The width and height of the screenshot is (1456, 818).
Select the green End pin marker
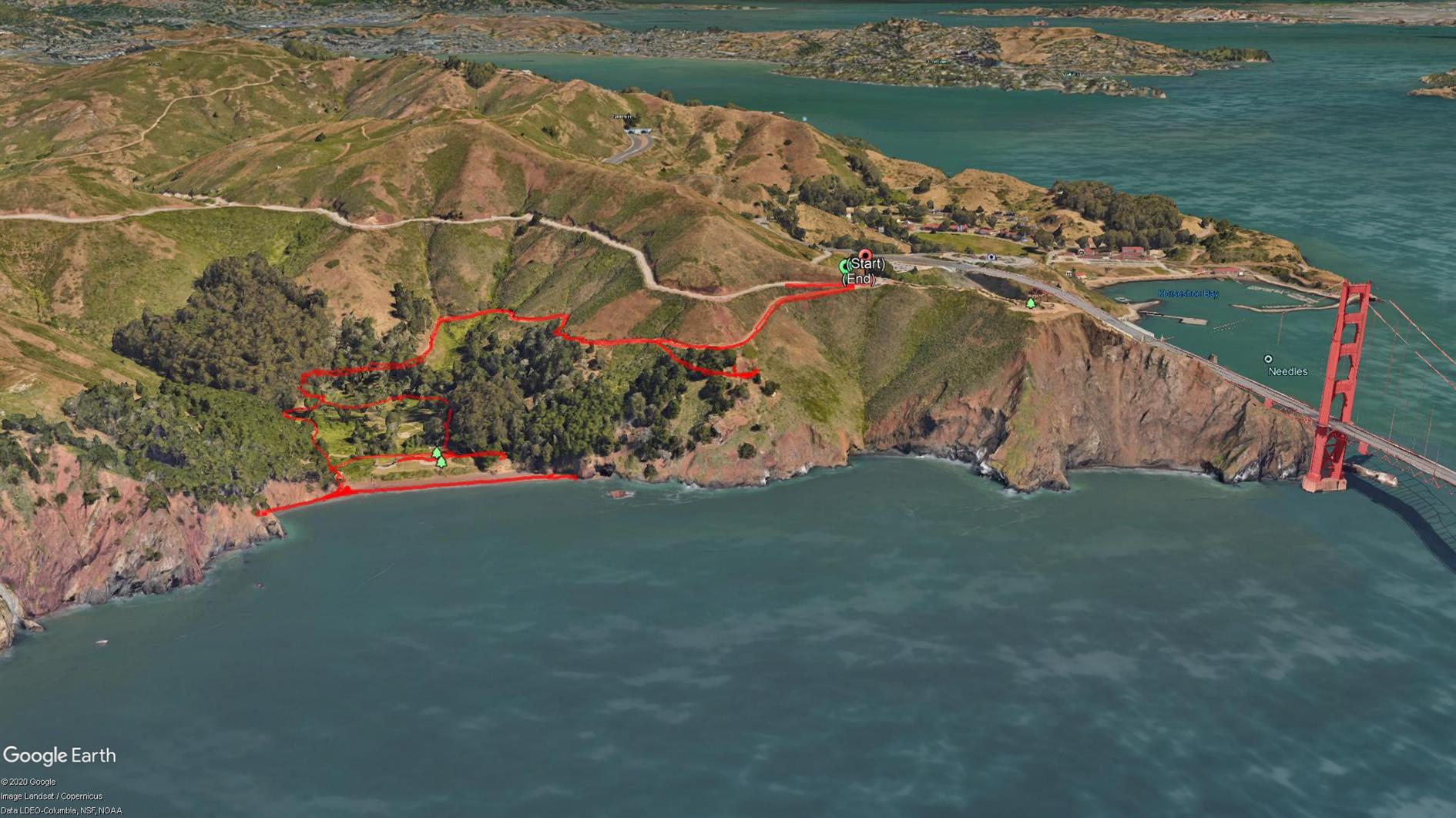tap(844, 267)
